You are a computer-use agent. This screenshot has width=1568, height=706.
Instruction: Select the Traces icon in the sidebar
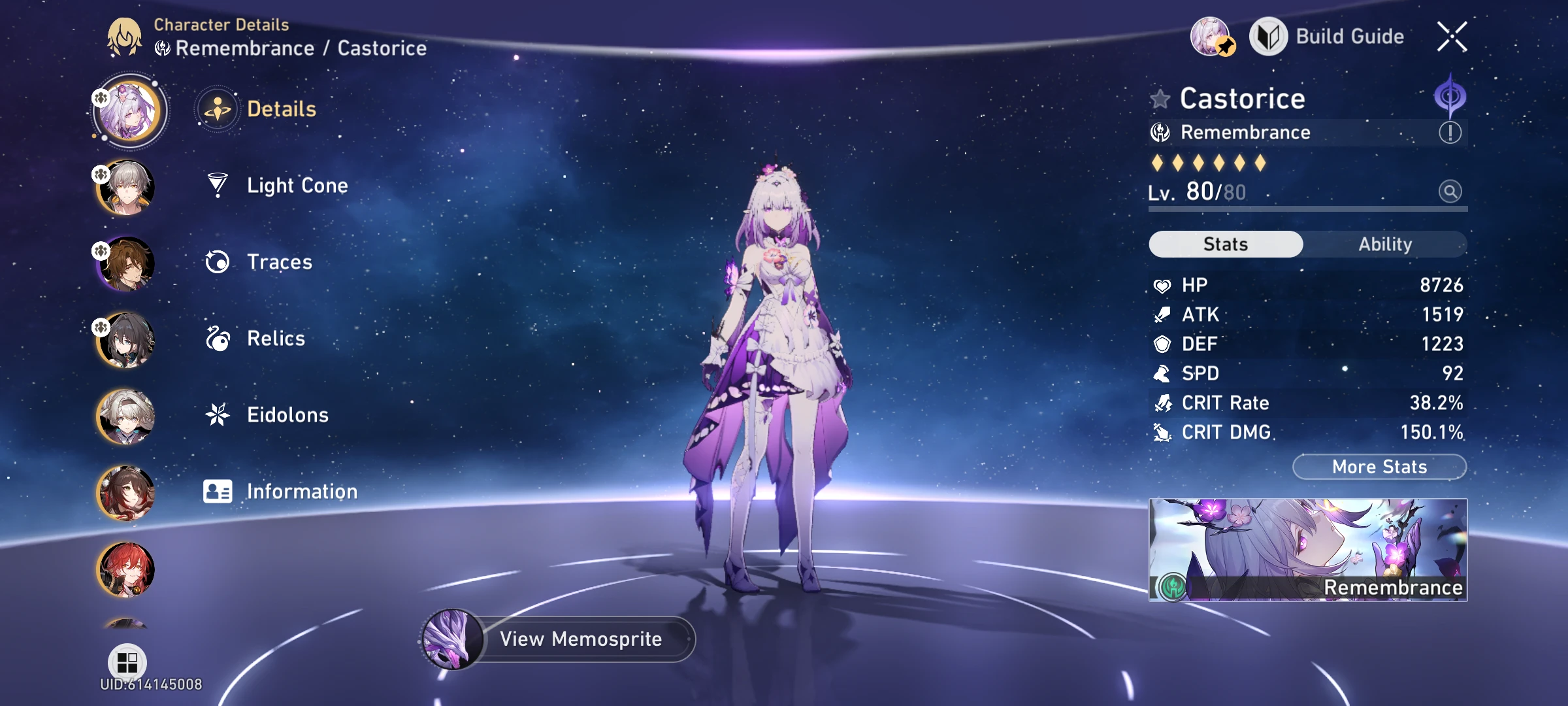(x=217, y=262)
